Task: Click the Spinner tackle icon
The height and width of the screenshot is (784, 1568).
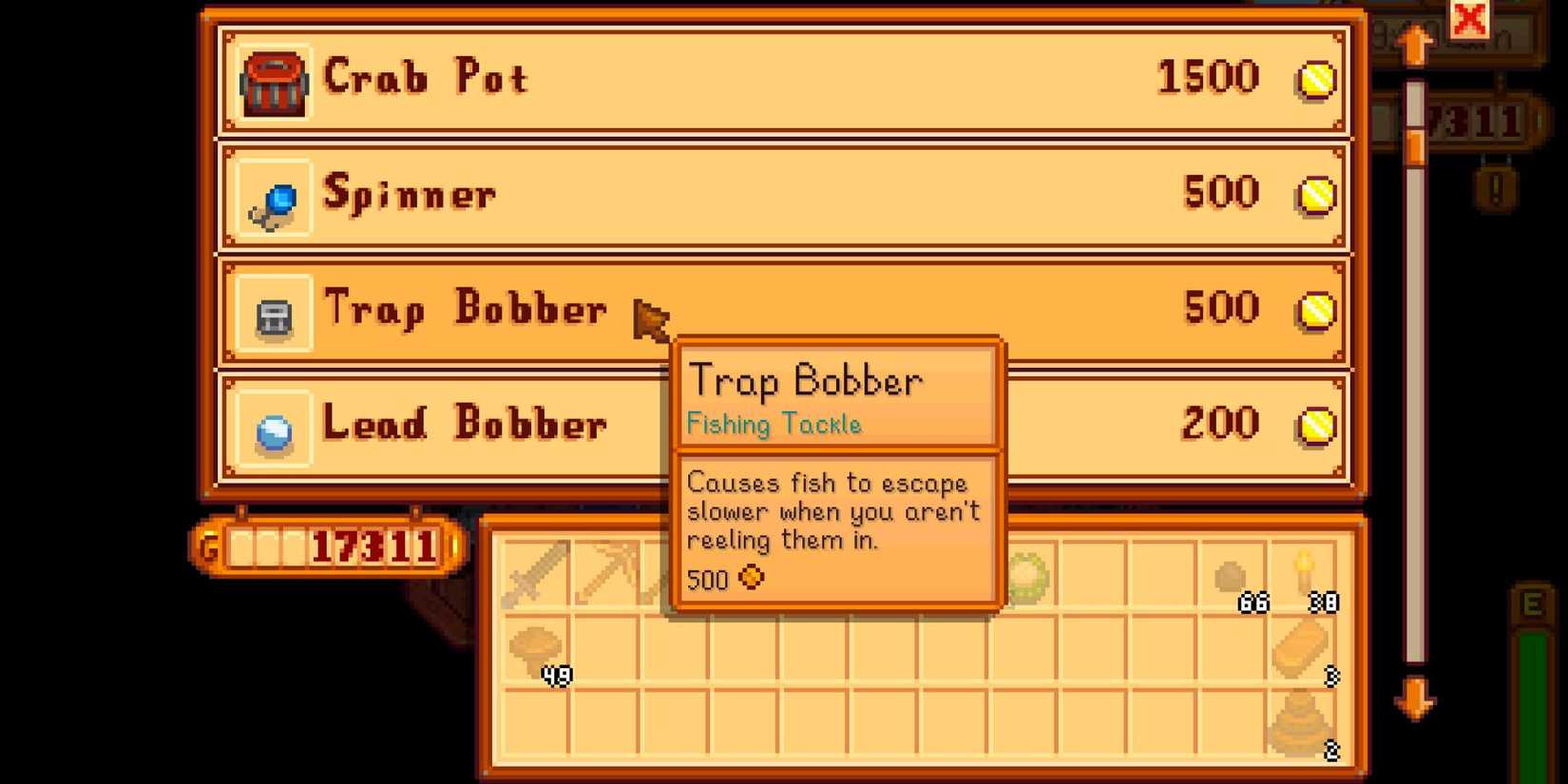Action: [x=273, y=195]
